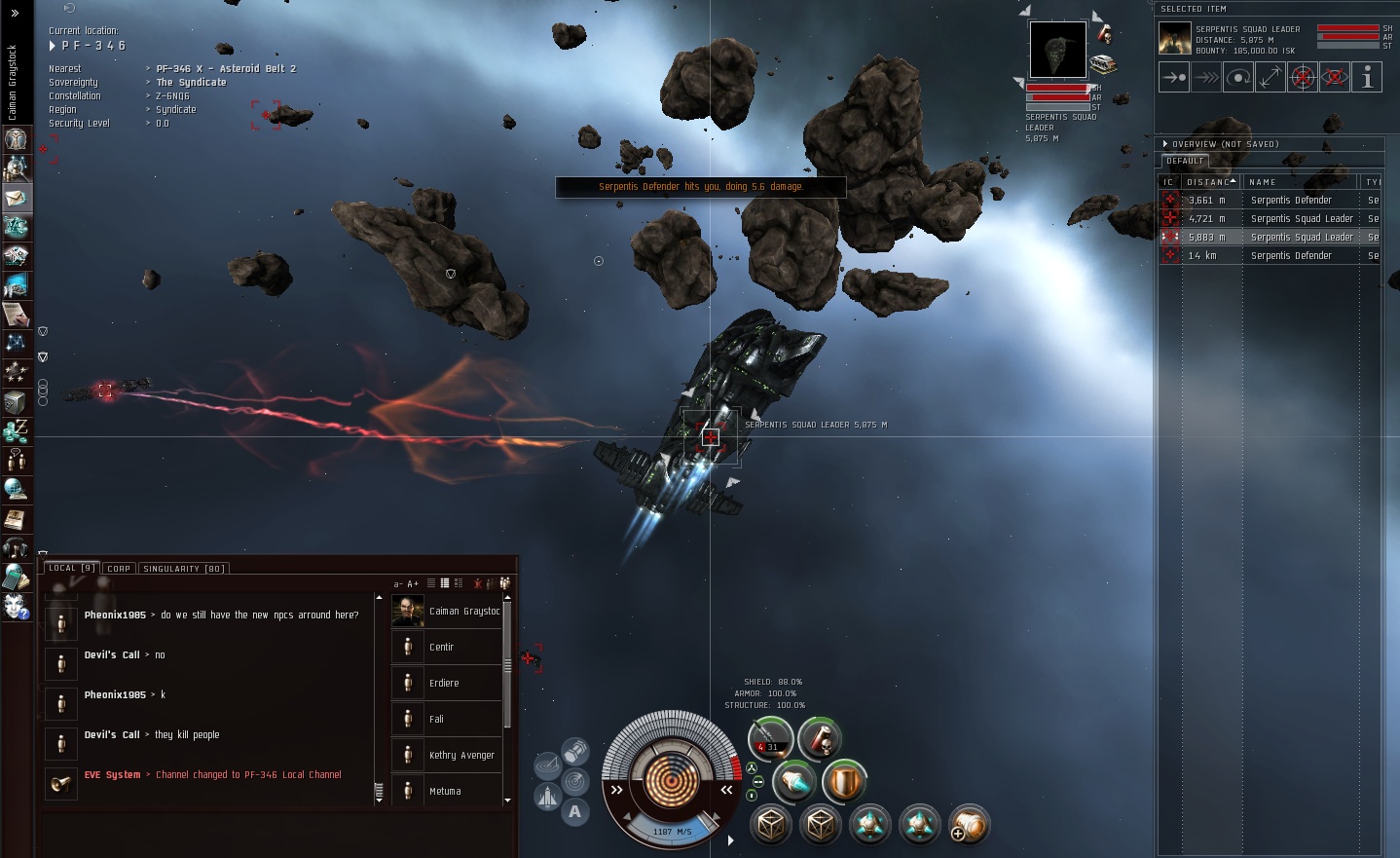This screenshot has height=858, width=1400.
Task: Unlock the target with the crosshair button
Action: click(1303, 77)
